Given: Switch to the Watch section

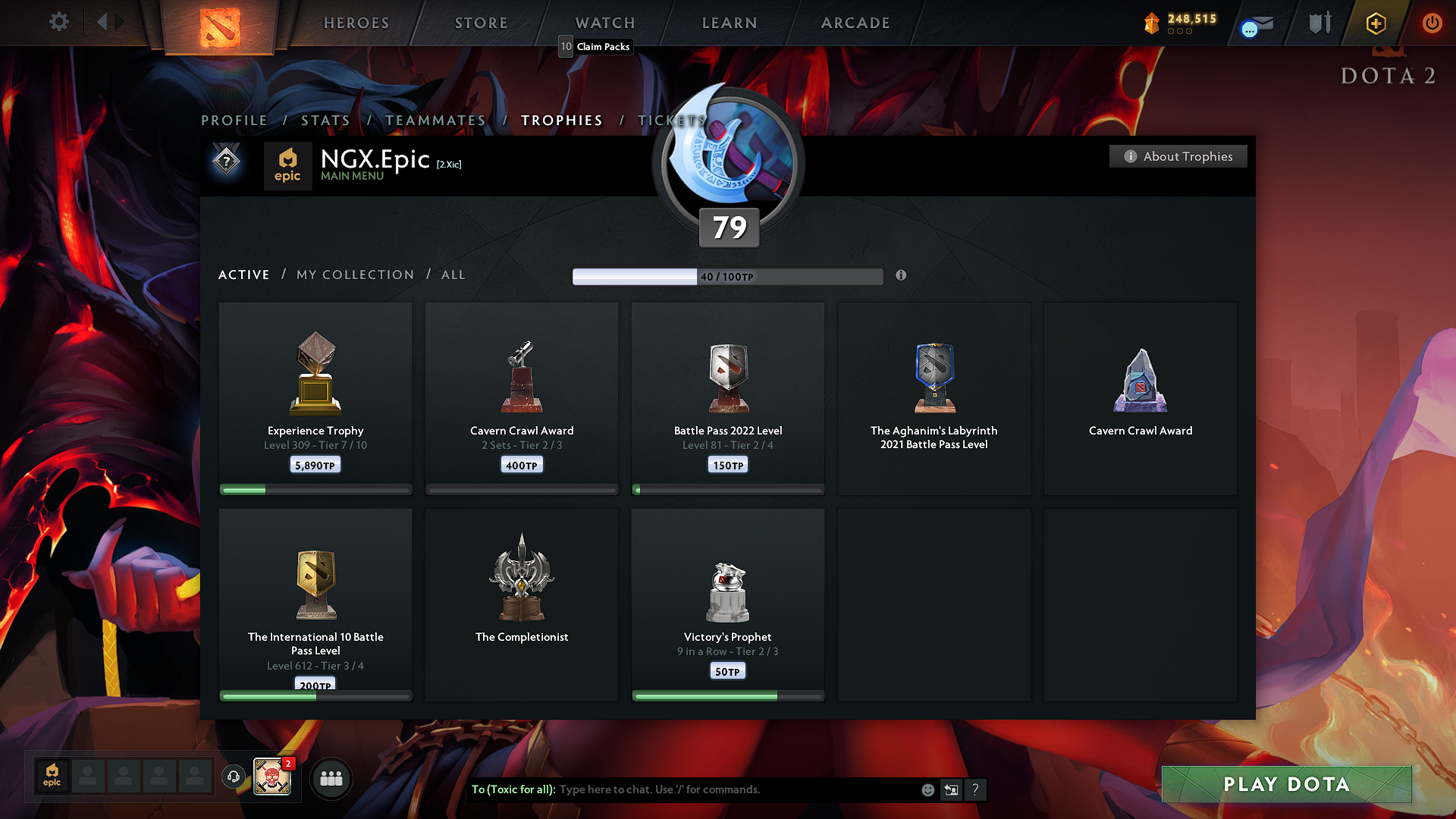Looking at the screenshot, I should 605,24.
